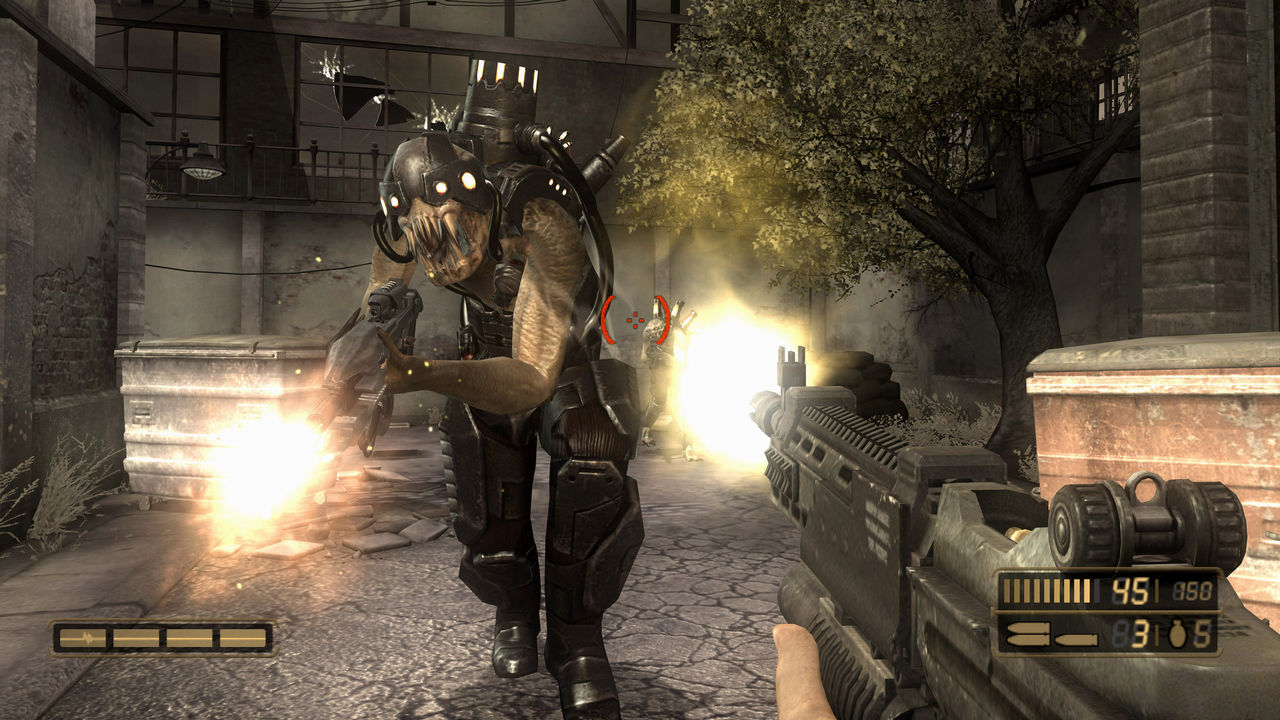Image resolution: width=1280 pixels, height=720 pixels.
Task: Click the last empty health bar segment
Action: (242, 638)
